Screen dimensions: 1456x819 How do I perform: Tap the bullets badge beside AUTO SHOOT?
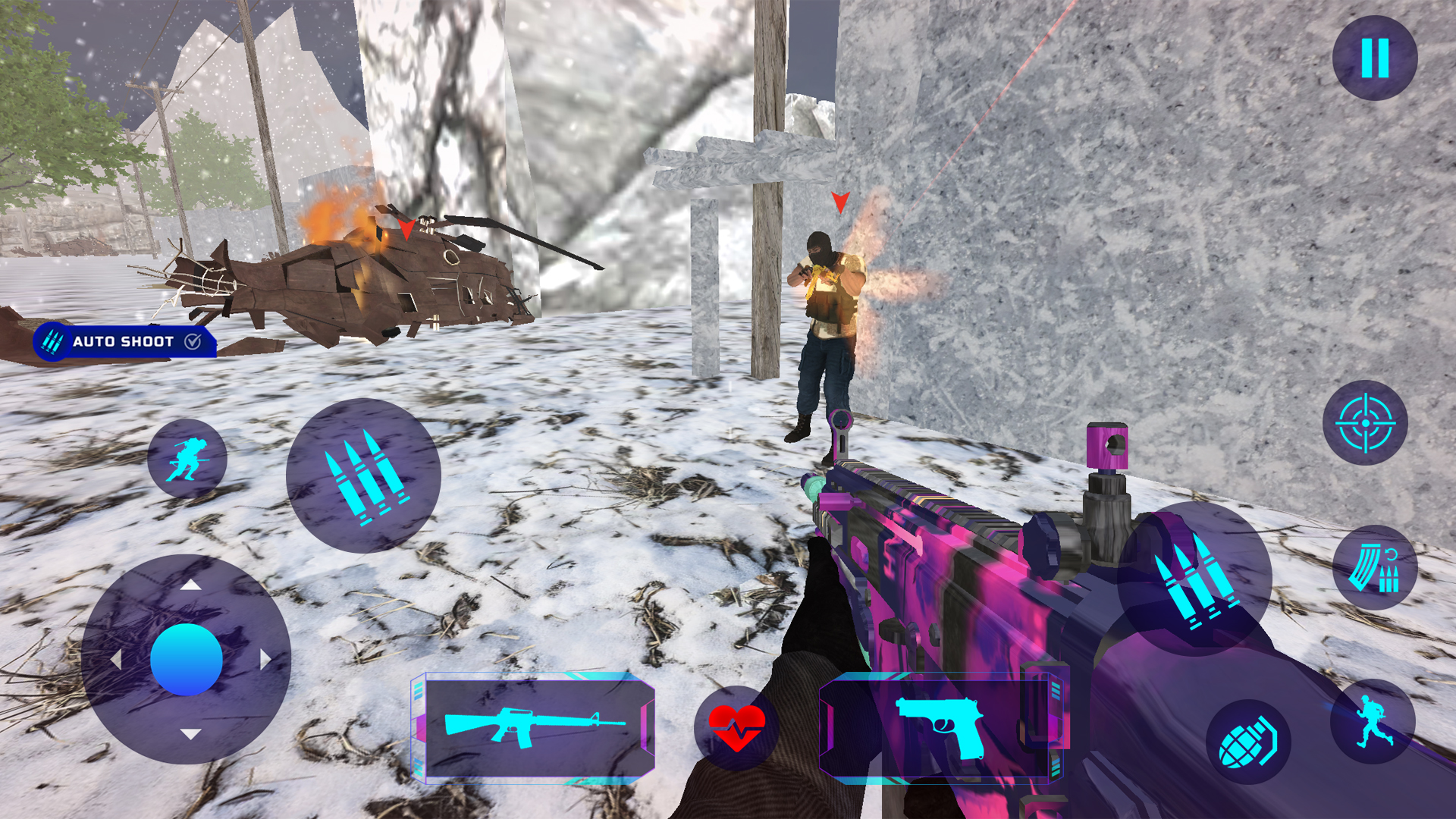coord(52,343)
